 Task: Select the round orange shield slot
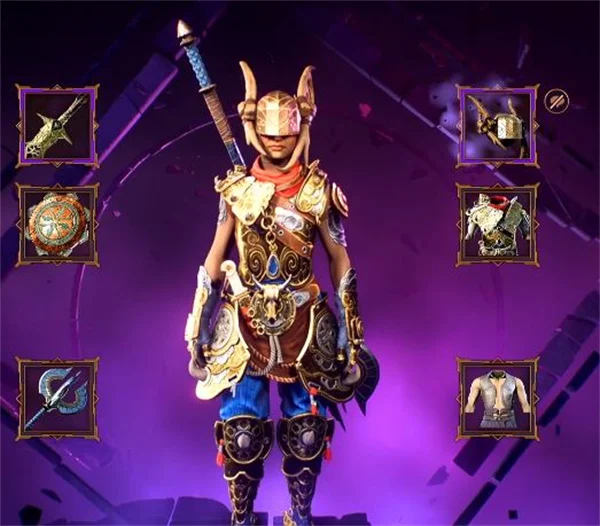point(57,224)
